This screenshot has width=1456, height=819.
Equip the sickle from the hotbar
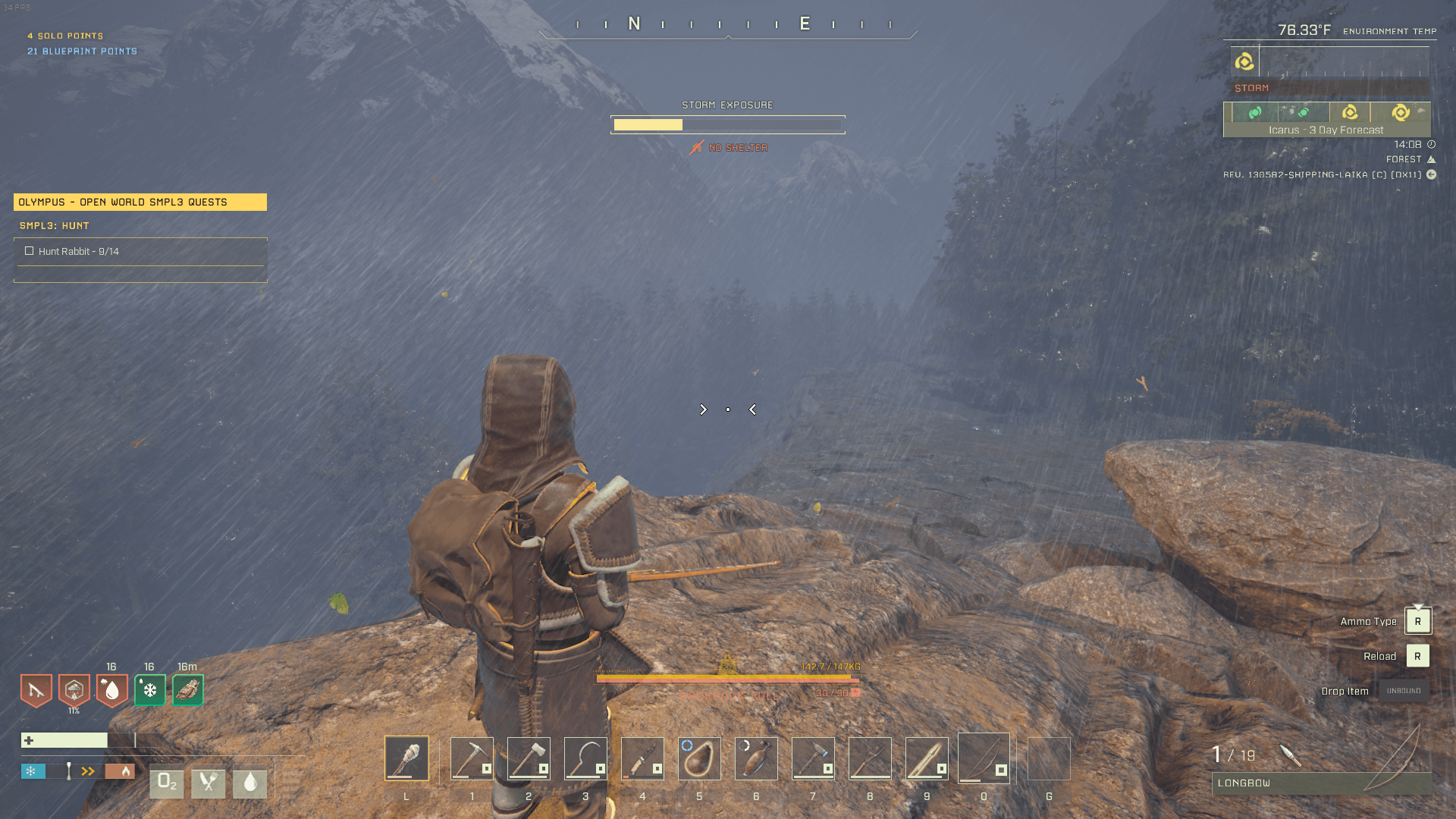pyautogui.click(x=585, y=758)
